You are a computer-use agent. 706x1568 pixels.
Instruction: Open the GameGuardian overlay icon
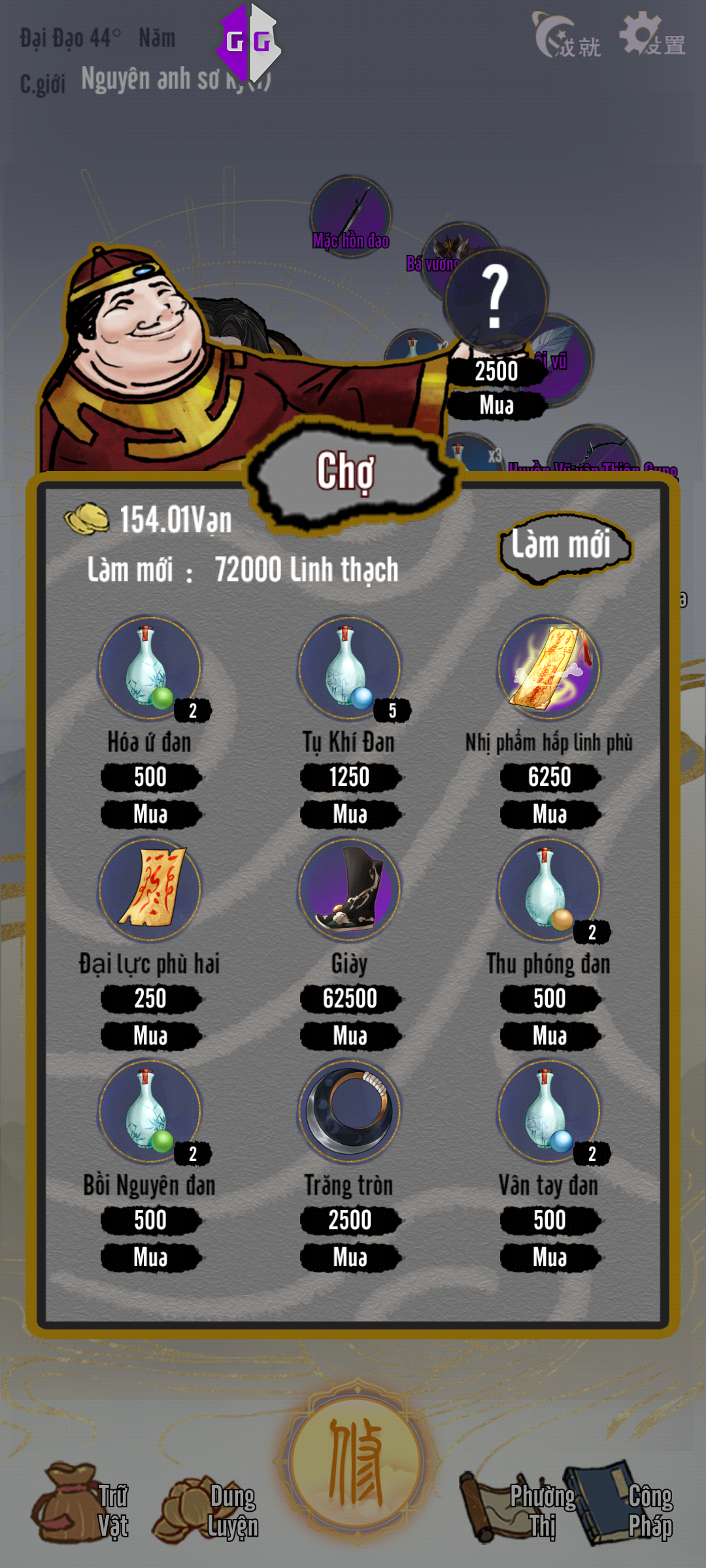coord(248,42)
